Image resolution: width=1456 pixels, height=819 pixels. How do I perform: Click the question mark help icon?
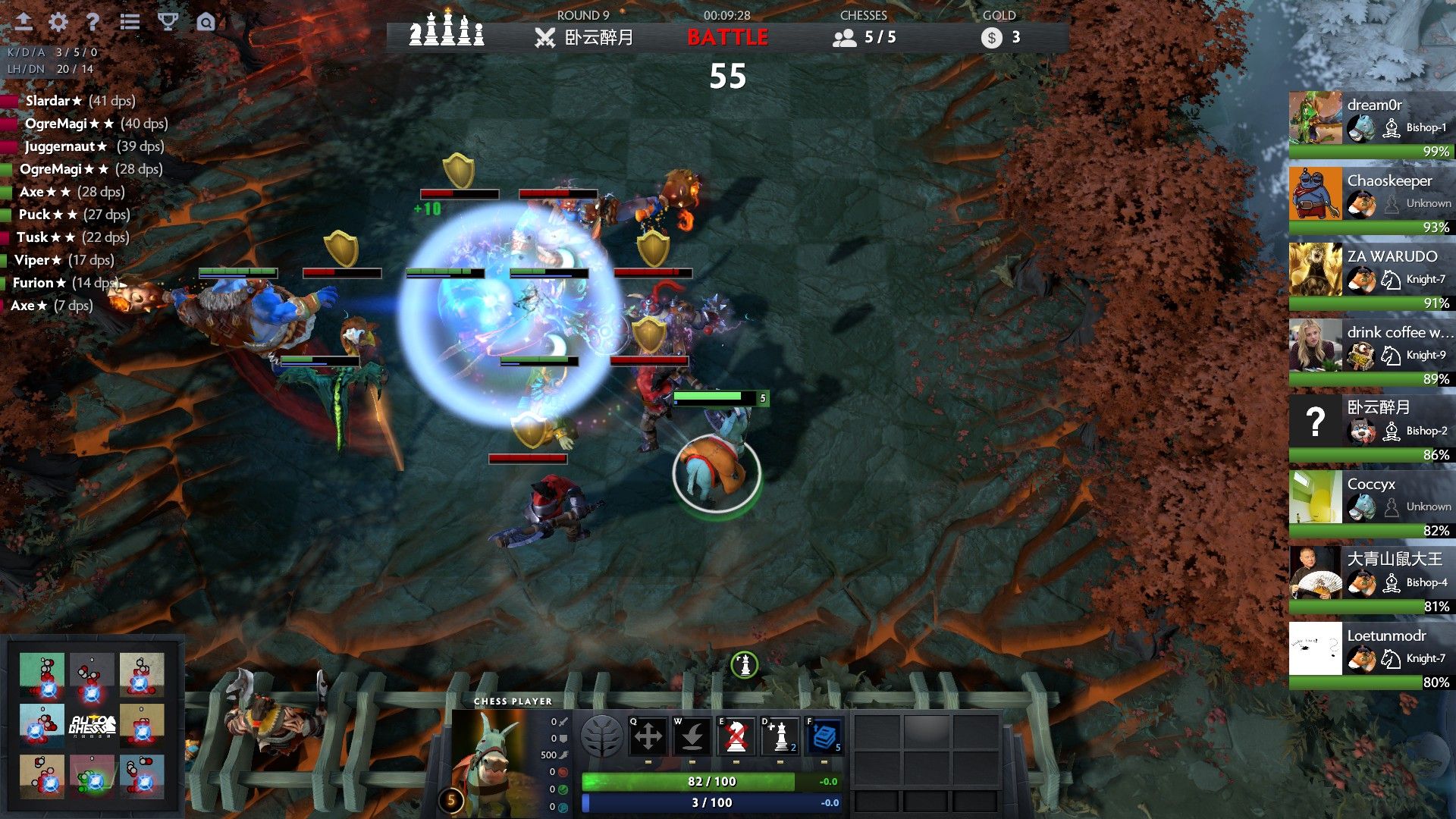pos(93,22)
